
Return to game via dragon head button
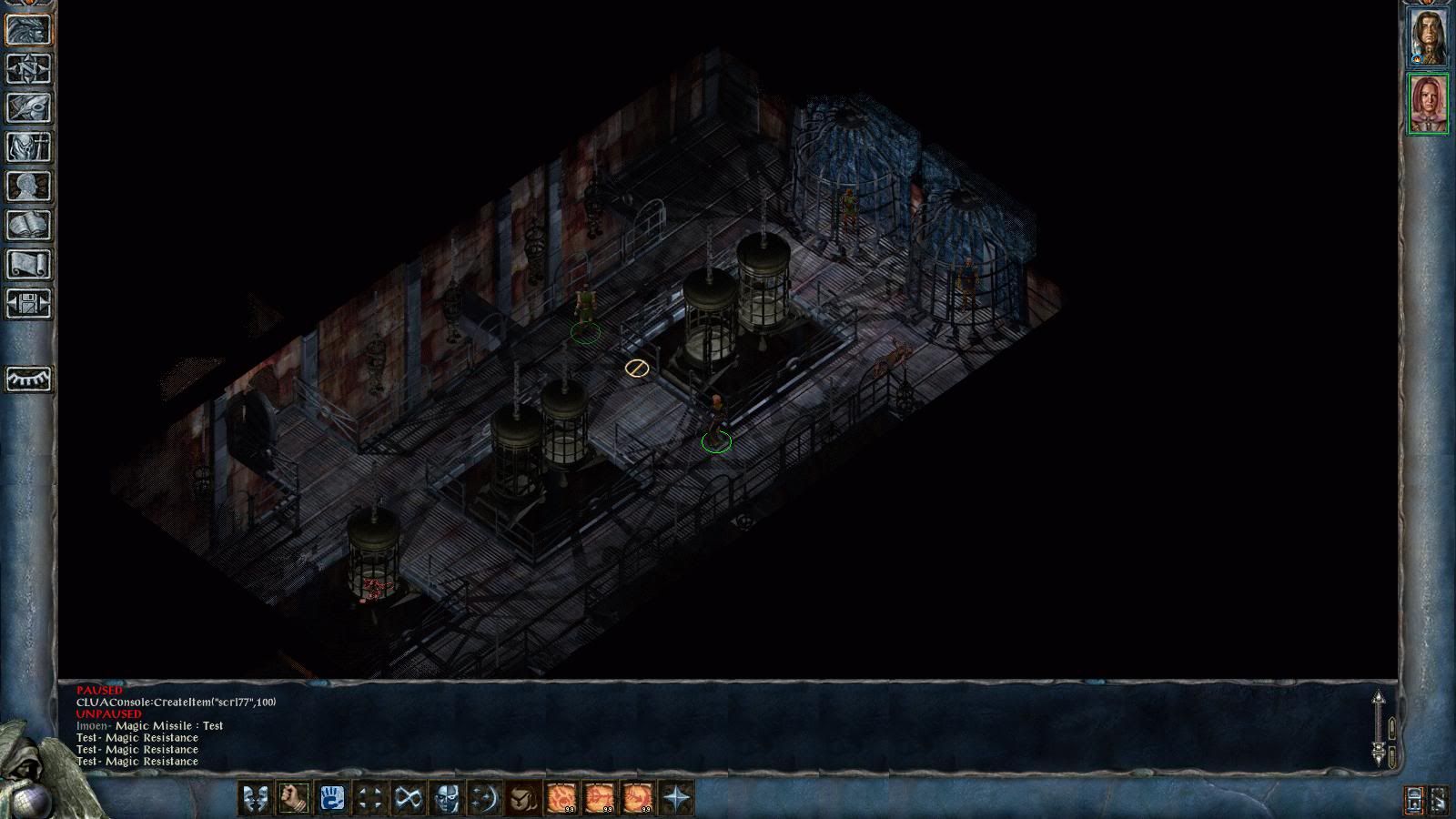point(29,30)
